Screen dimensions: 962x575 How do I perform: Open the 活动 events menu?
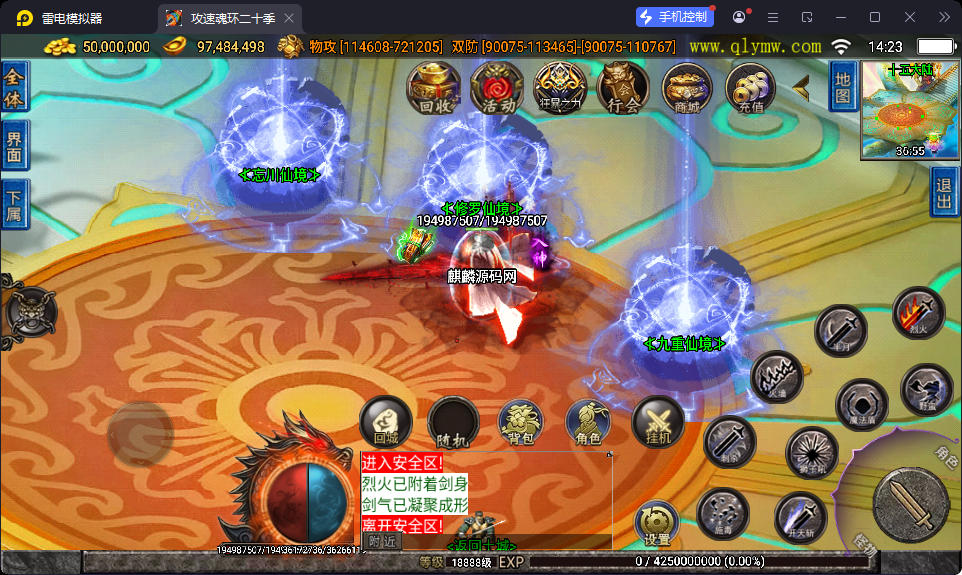496,88
